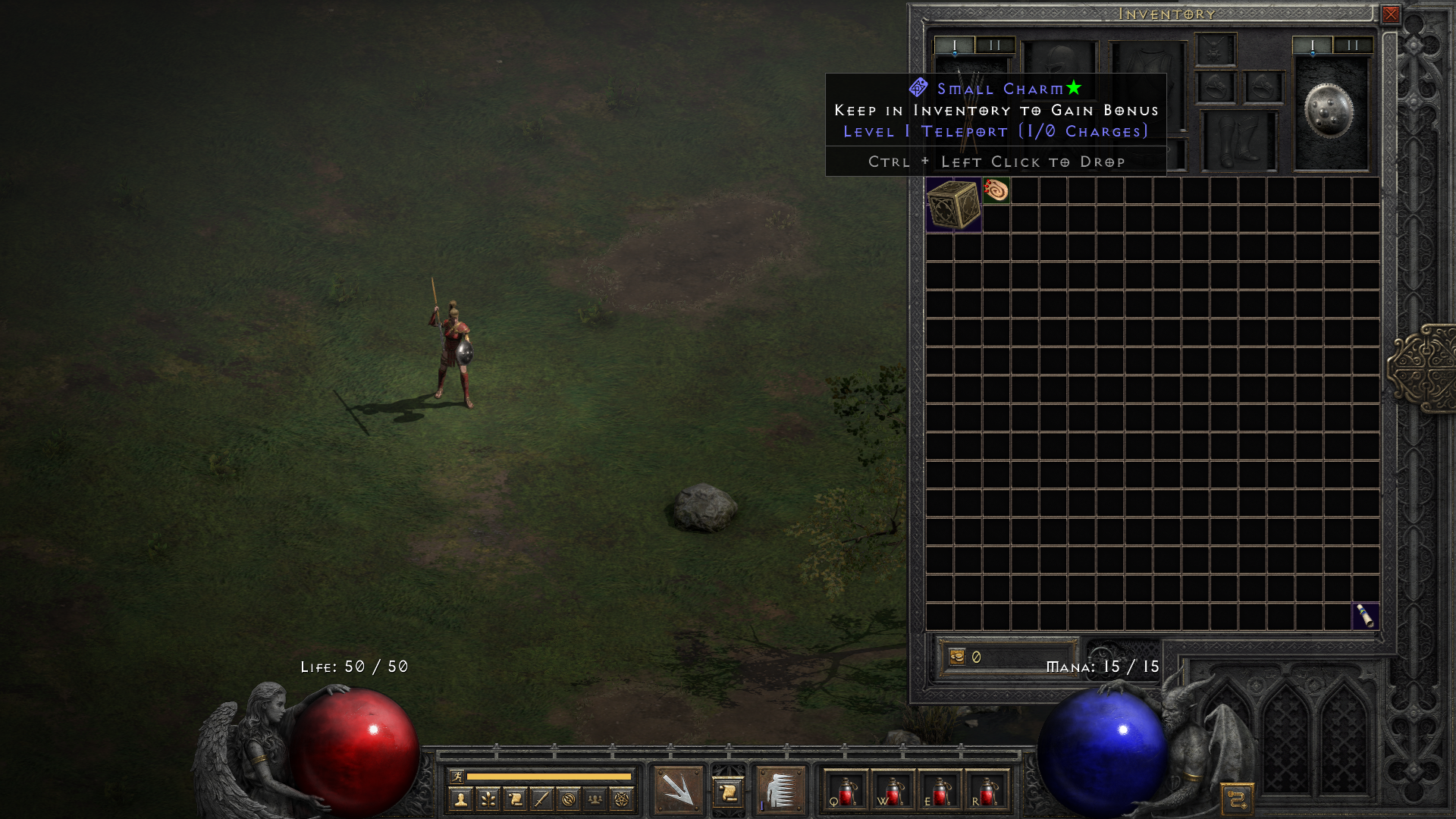Image resolution: width=1456 pixels, height=819 pixels.
Task: Click the pentagram icon in the mini panel
Action: (622, 799)
